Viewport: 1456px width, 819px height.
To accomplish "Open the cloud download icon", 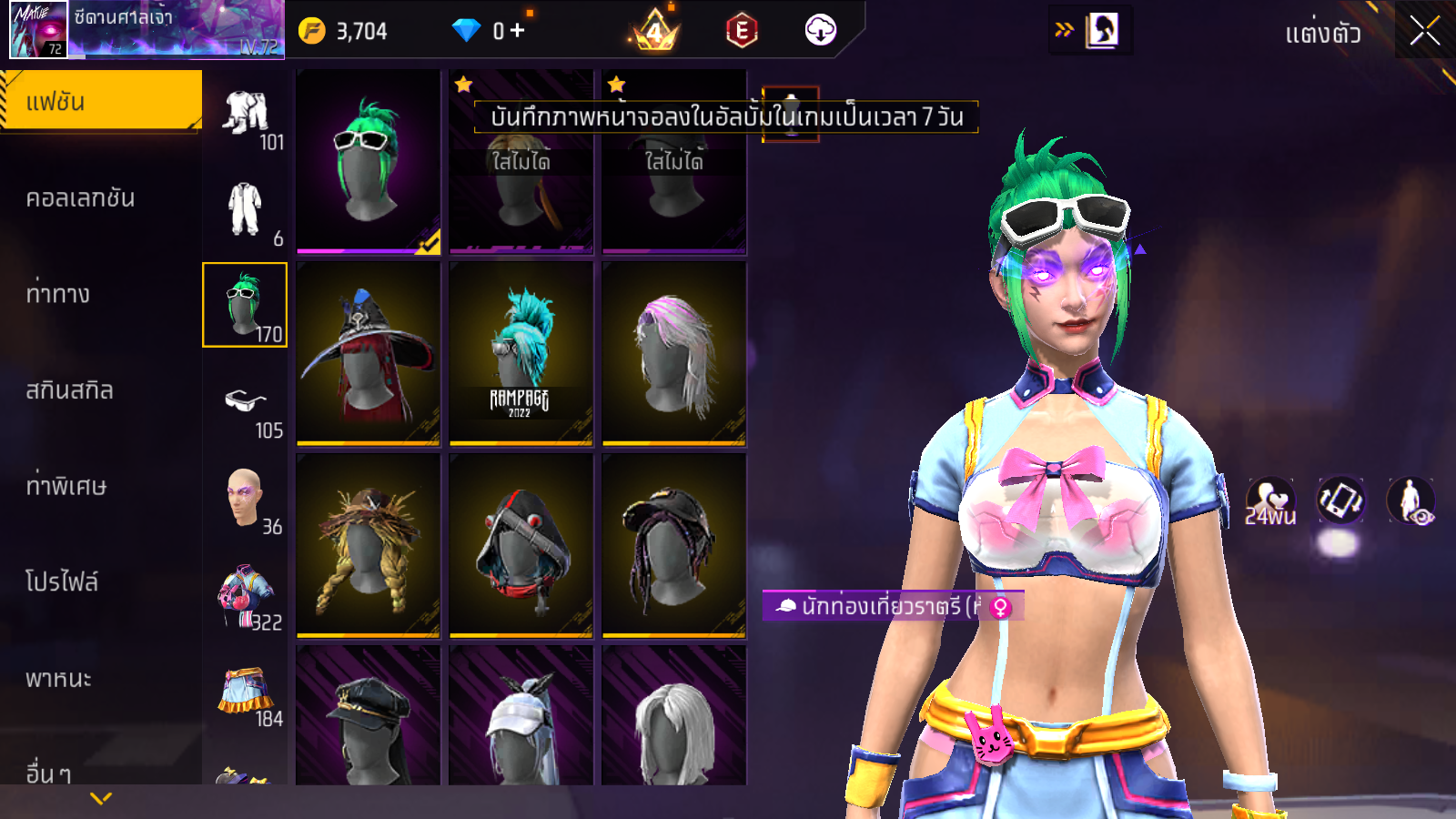I will click(820, 31).
